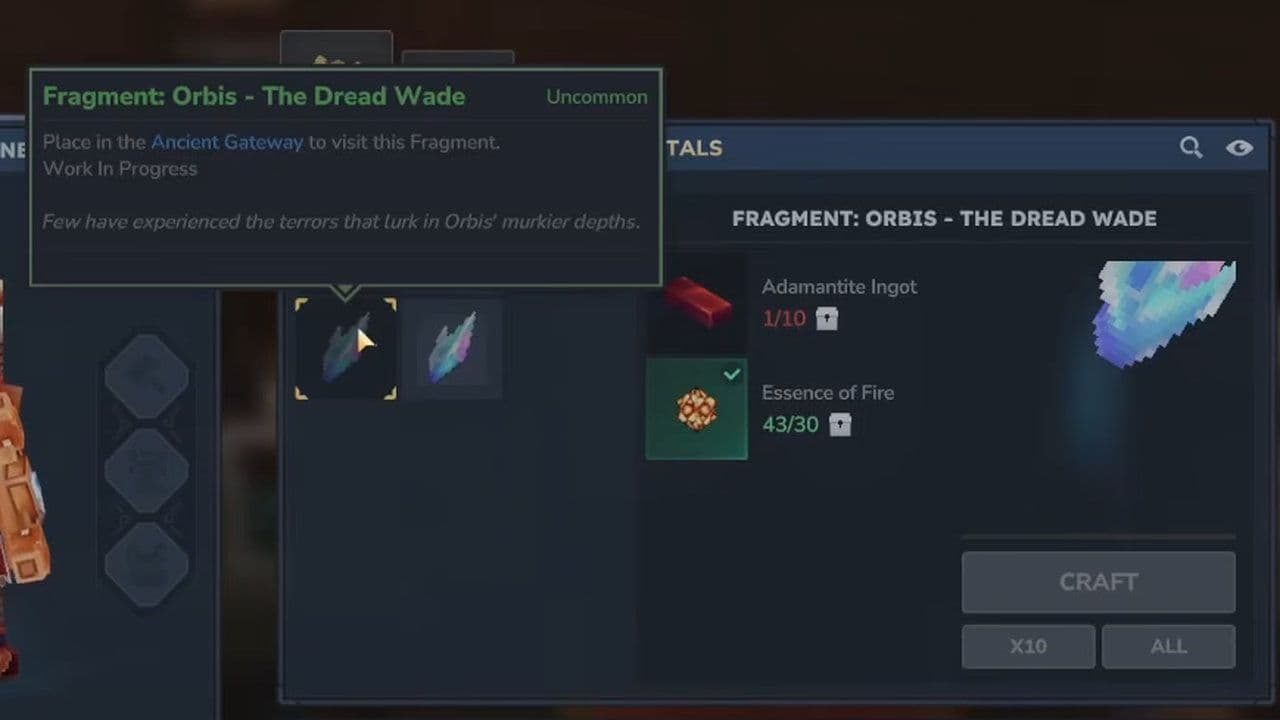Select the second Fragment crystal in the grid

(452, 348)
